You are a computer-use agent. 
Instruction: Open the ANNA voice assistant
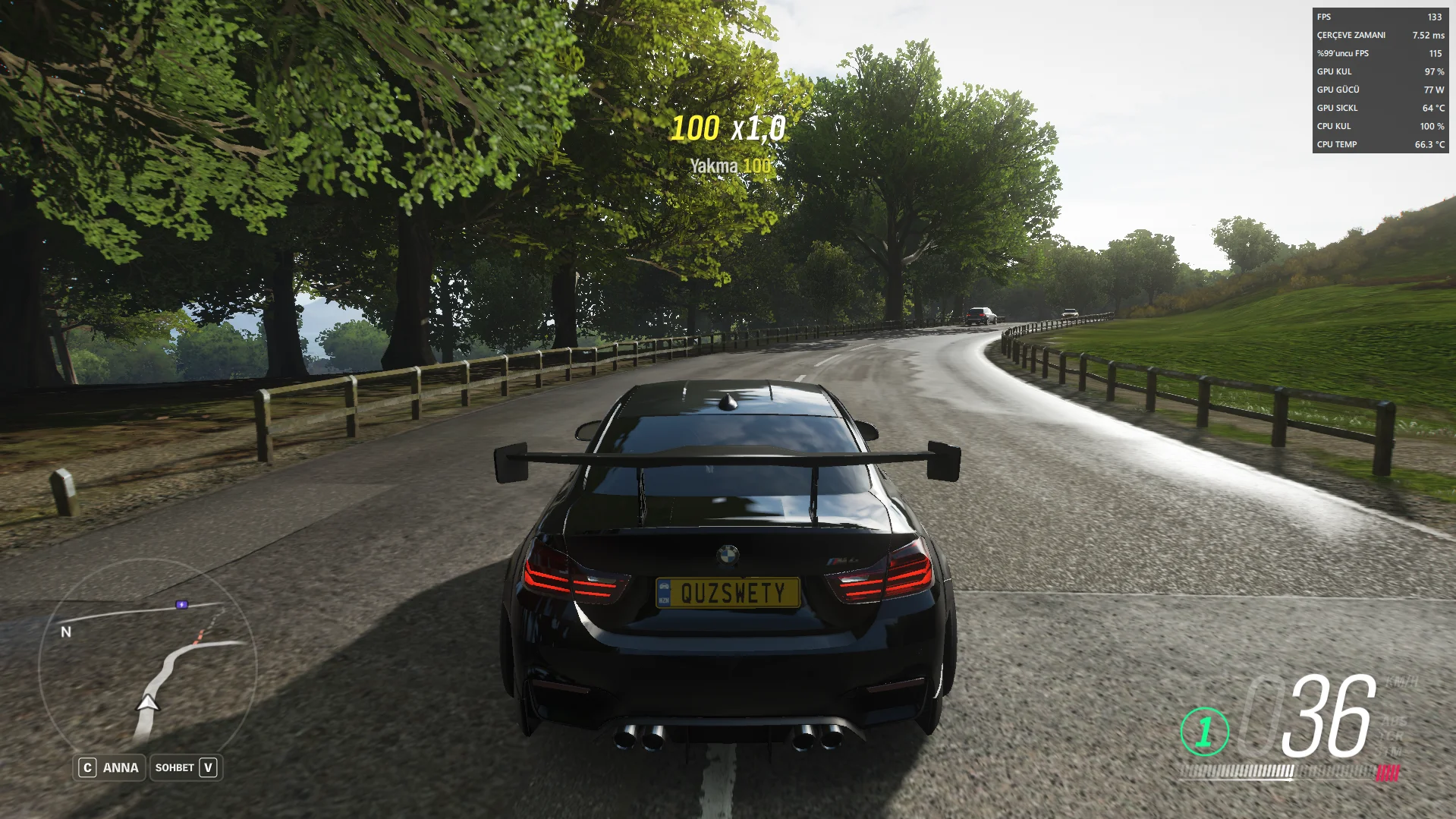109,767
